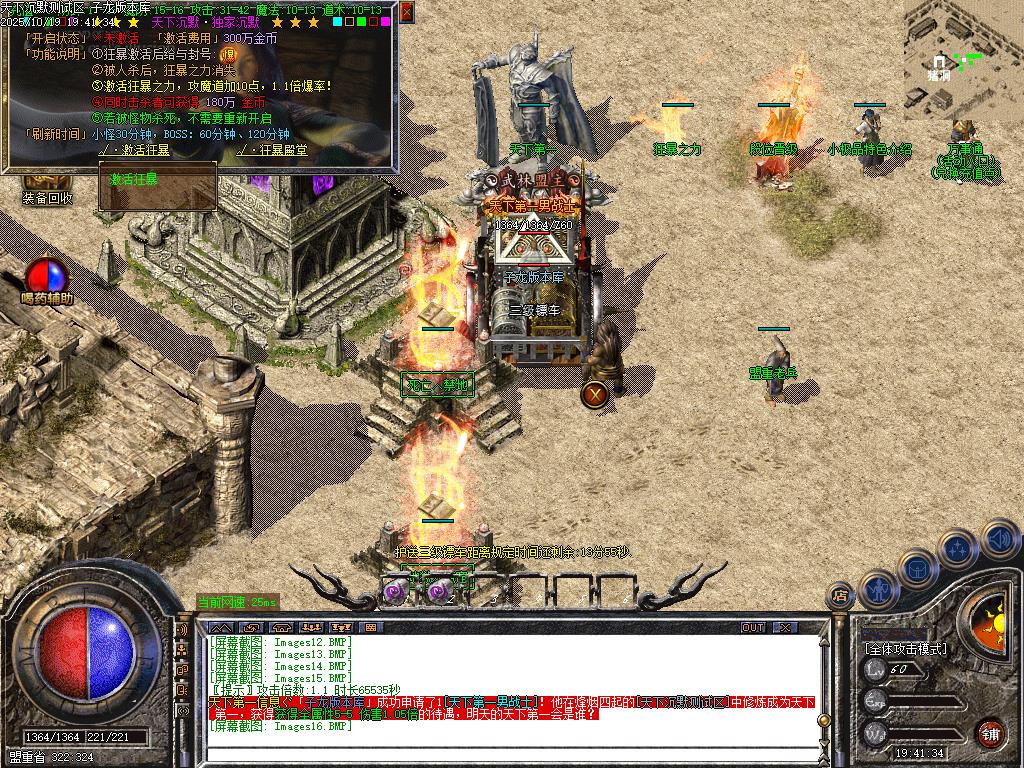Click the OUT button on the chat bar

[753, 627]
